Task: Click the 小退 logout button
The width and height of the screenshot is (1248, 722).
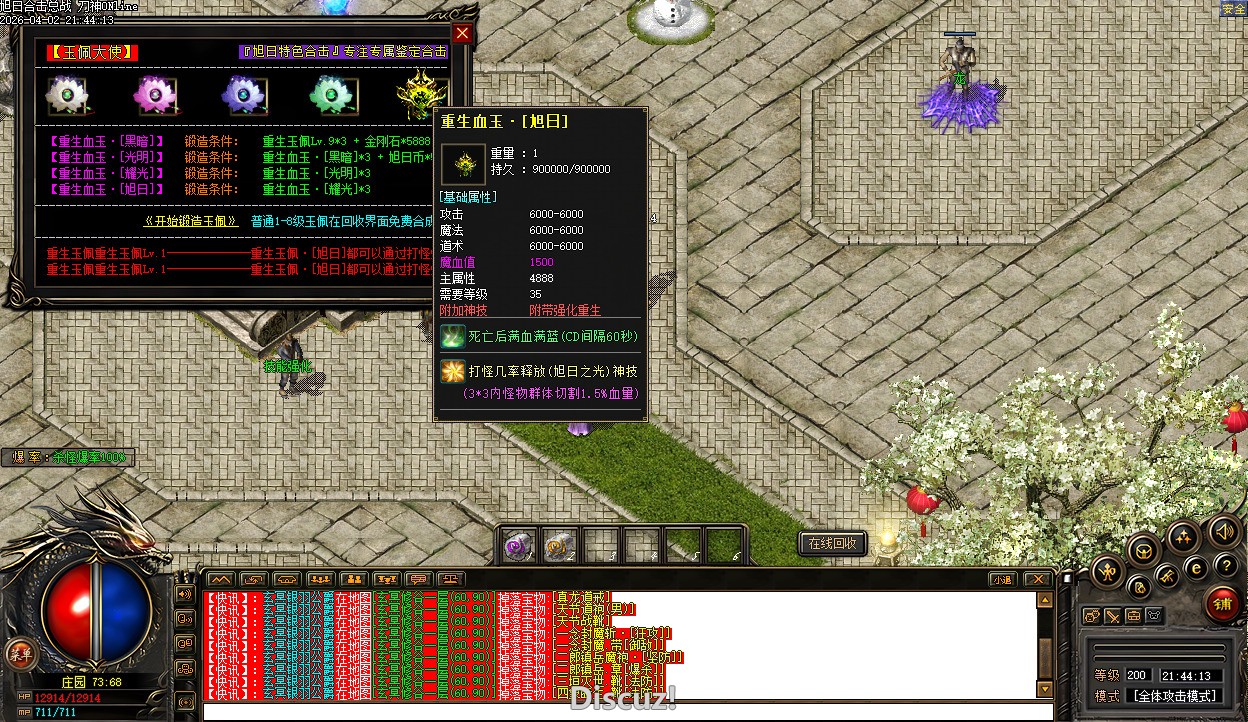Action: pyautogui.click(x=1002, y=579)
